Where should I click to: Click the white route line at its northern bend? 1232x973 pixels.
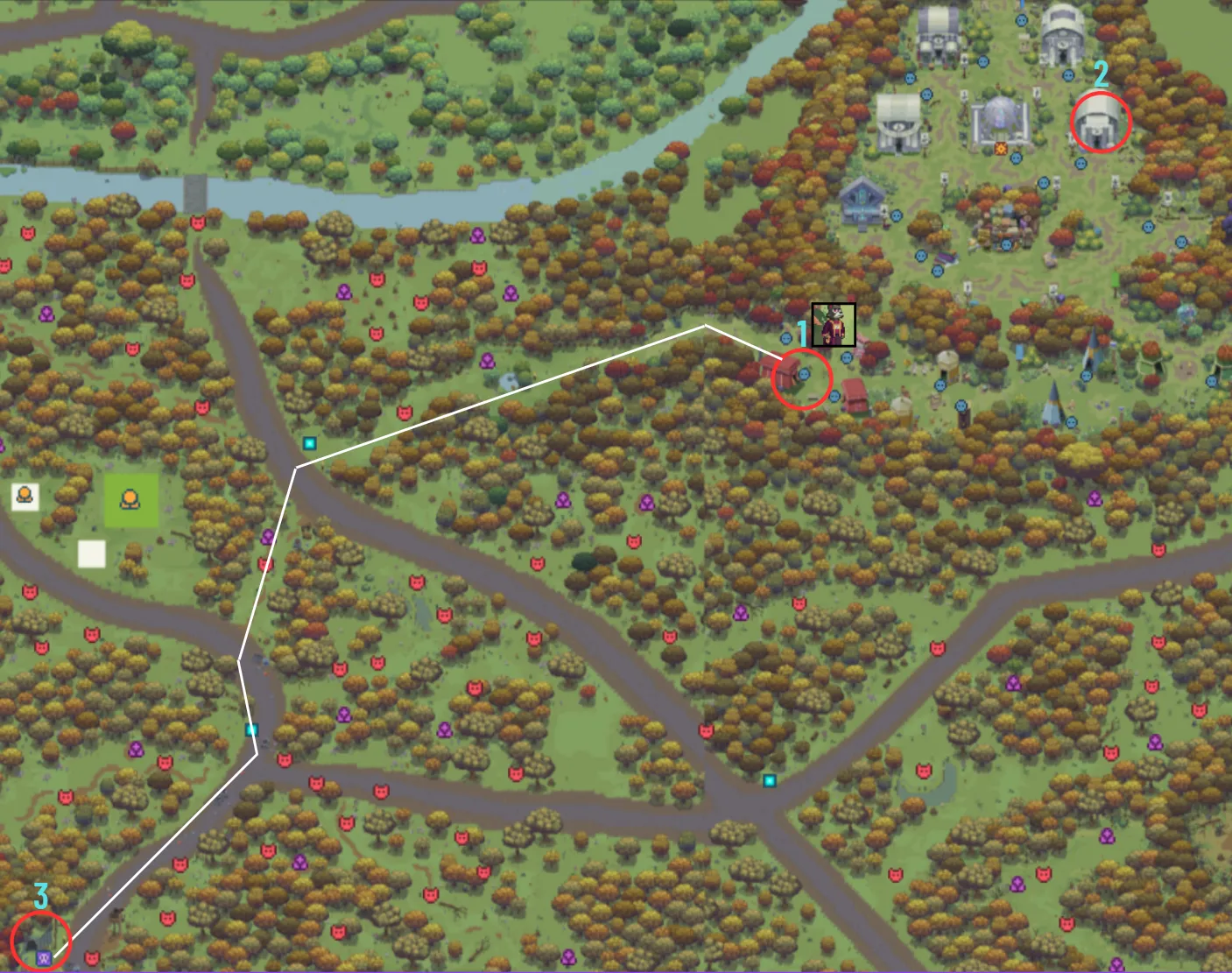click(705, 327)
